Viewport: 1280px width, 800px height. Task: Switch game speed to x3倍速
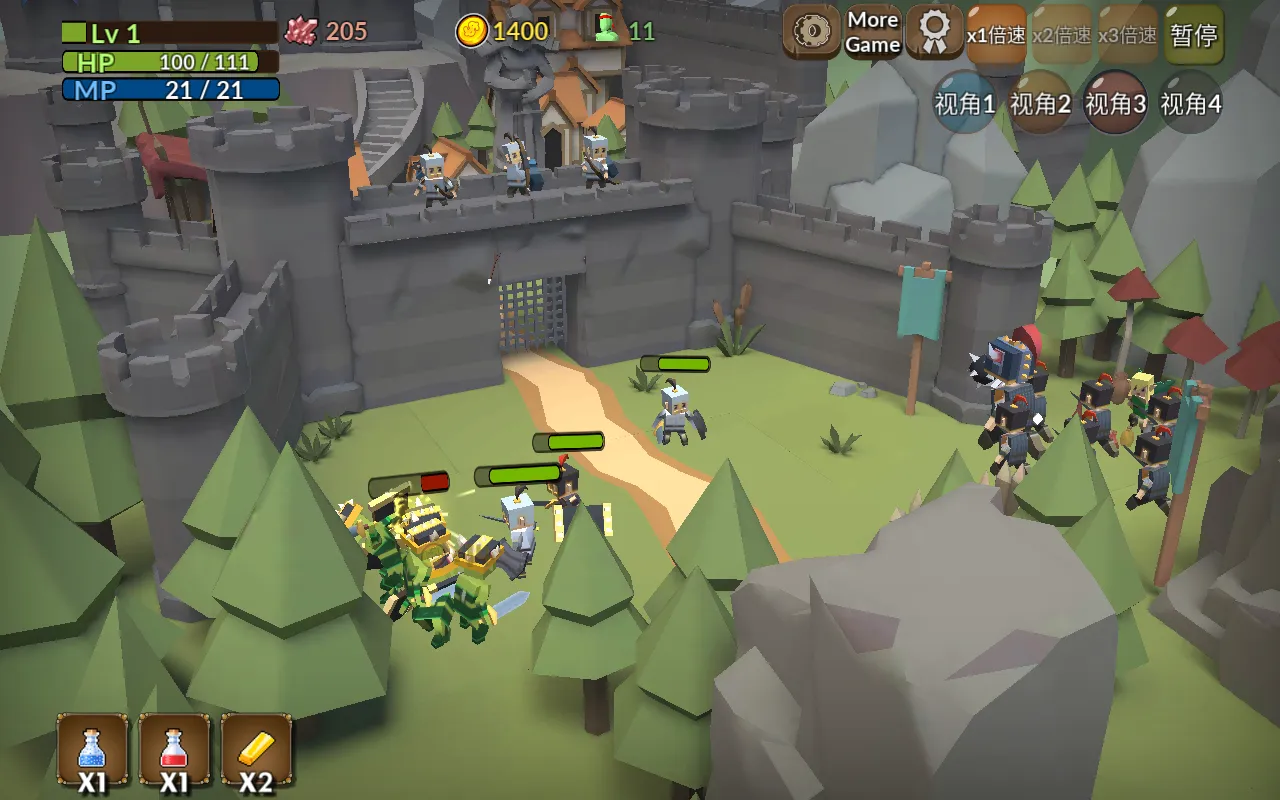tap(1128, 35)
